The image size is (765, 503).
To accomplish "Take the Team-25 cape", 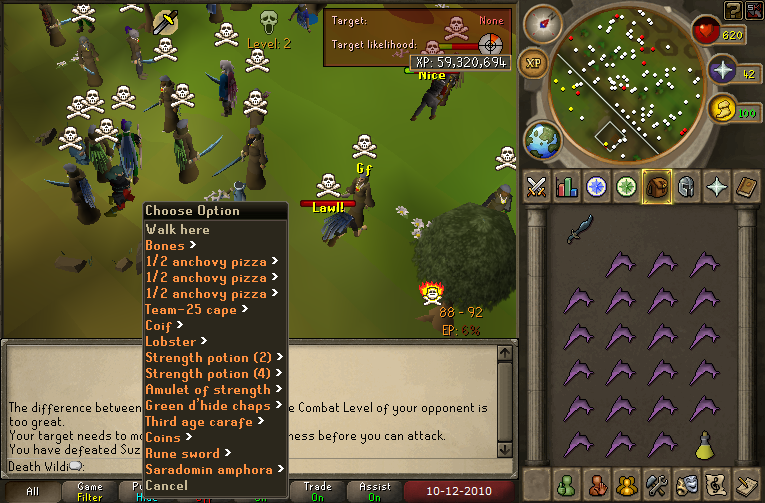I will pyautogui.click(x=190, y=309).
